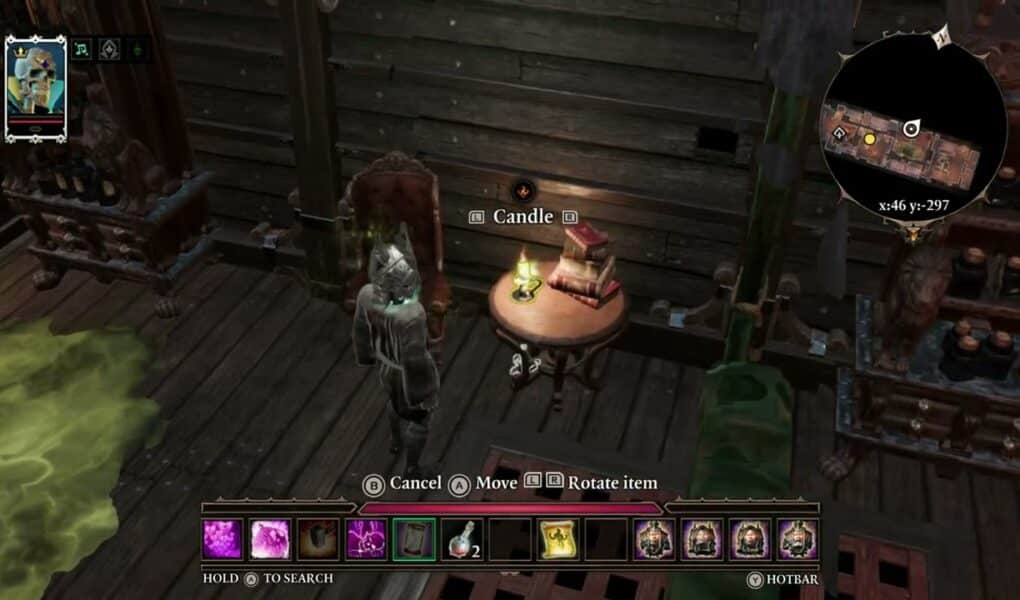This screenshot has width=1020, height=600.
Task: Click the small green flame status icon
Action: pos(137,48)
